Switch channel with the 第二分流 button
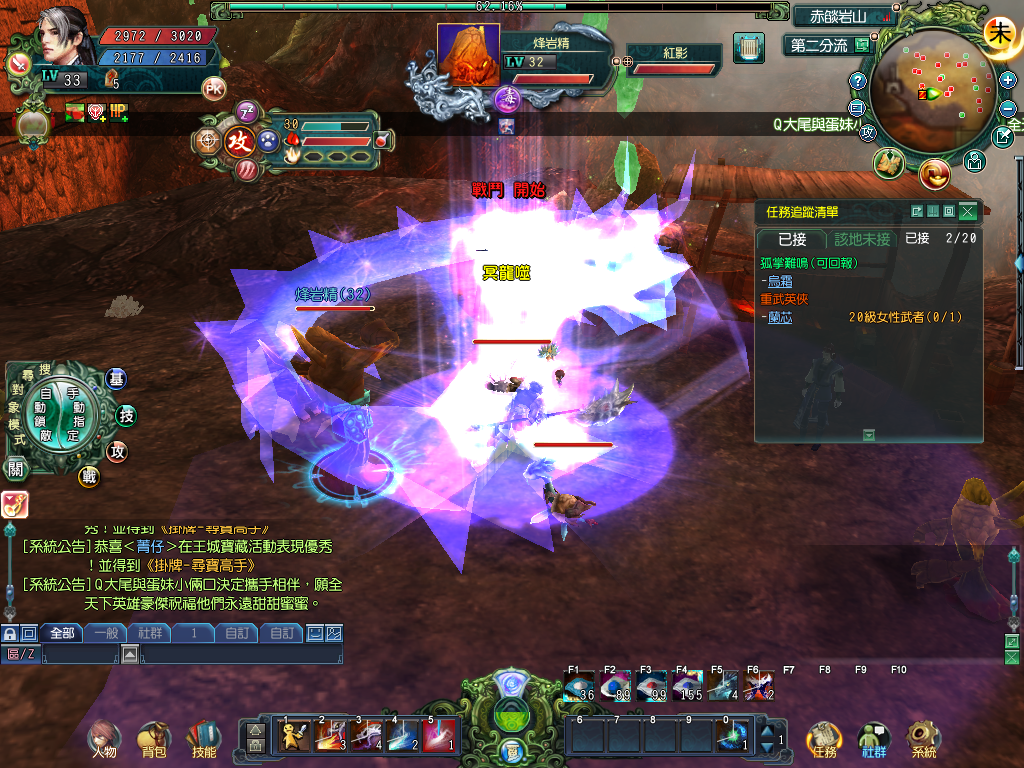 [820, 45]
